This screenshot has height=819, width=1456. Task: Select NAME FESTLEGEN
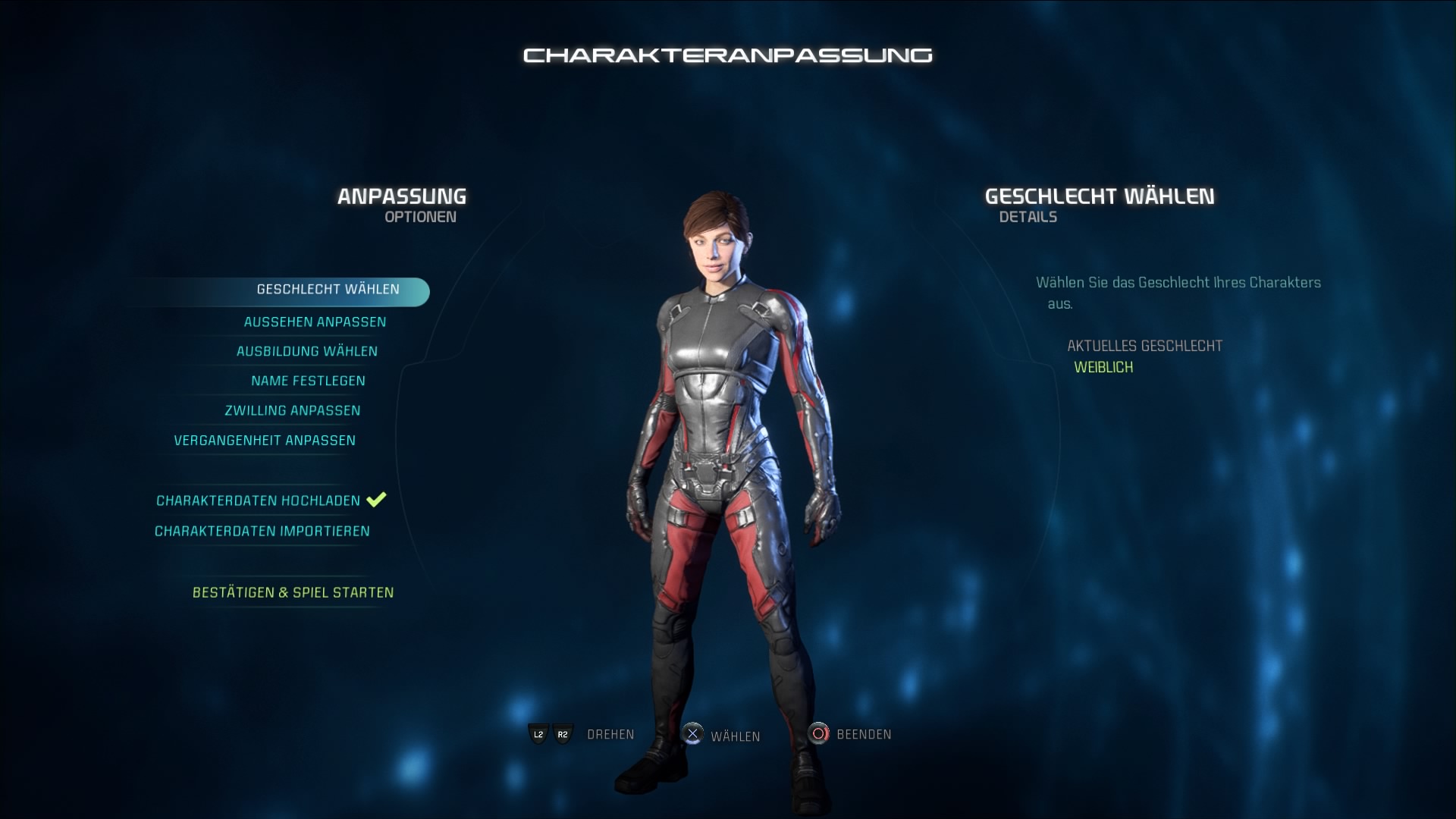point(309,381)
